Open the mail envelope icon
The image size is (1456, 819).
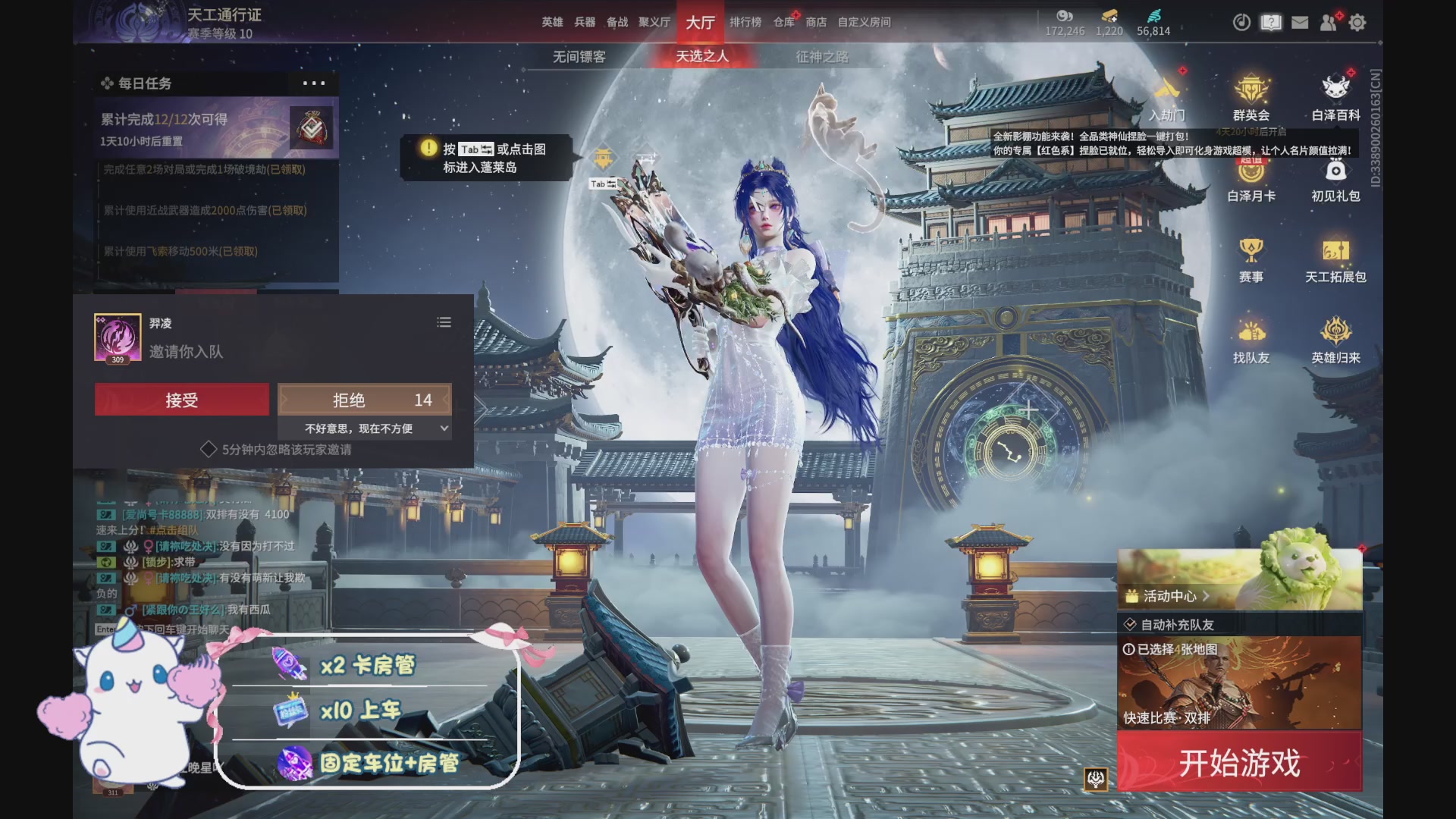pos(1300,23)
